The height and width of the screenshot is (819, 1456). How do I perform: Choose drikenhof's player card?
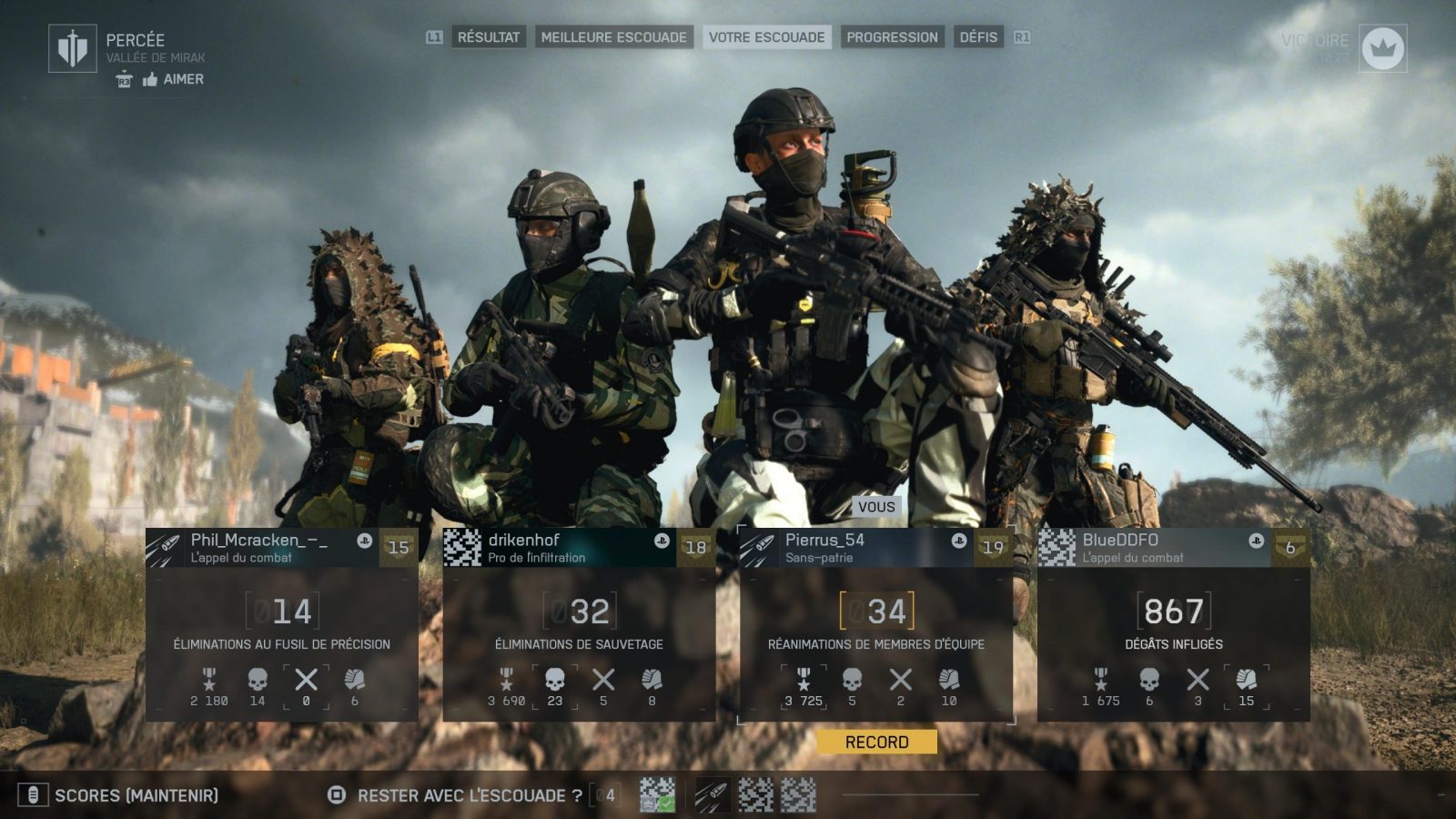coord(579,624)
